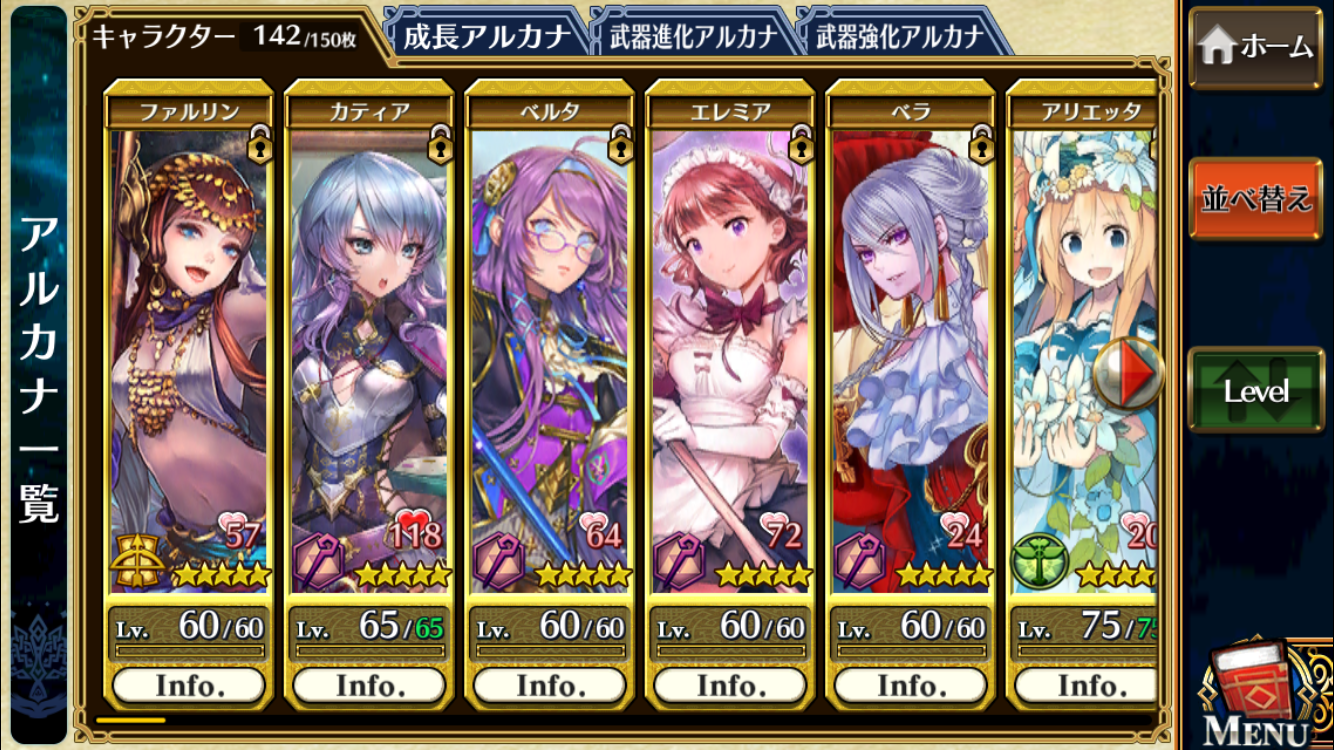
Task: Open Info. for カティア
Action: tap(369, 686)
